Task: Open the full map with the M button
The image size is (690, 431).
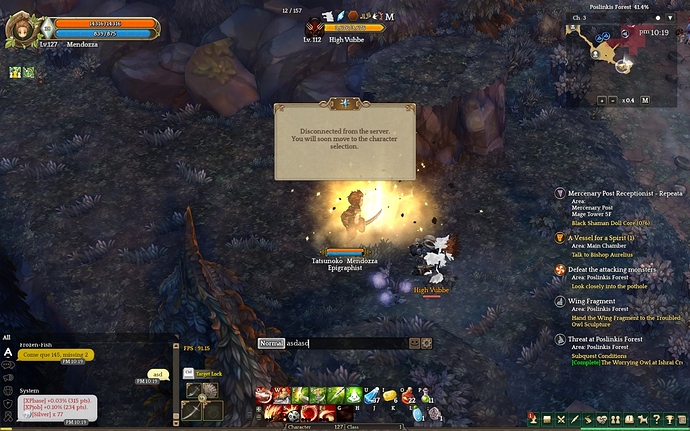Action: pyautogui.click(x=645, y=100)
